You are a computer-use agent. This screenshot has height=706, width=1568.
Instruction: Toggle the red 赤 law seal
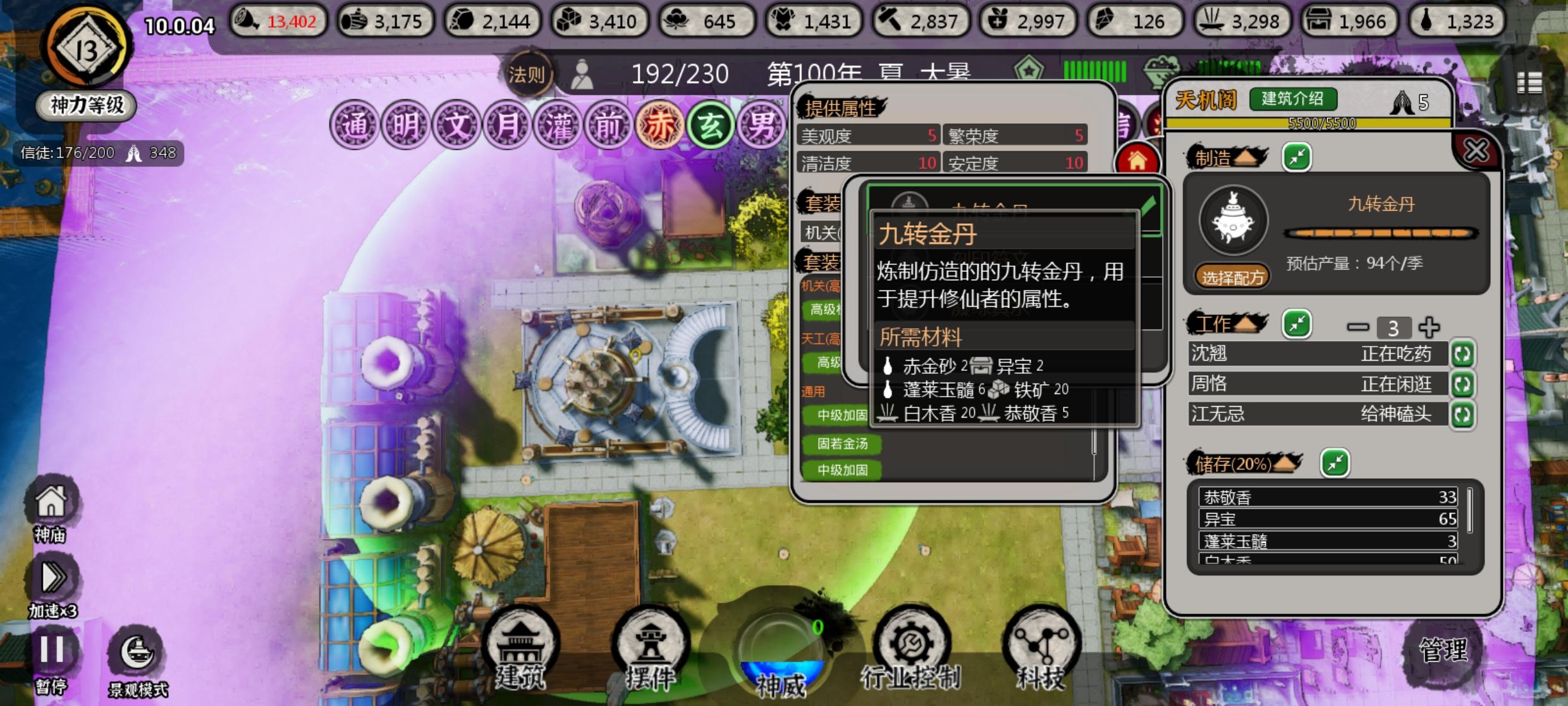point(658,125)
